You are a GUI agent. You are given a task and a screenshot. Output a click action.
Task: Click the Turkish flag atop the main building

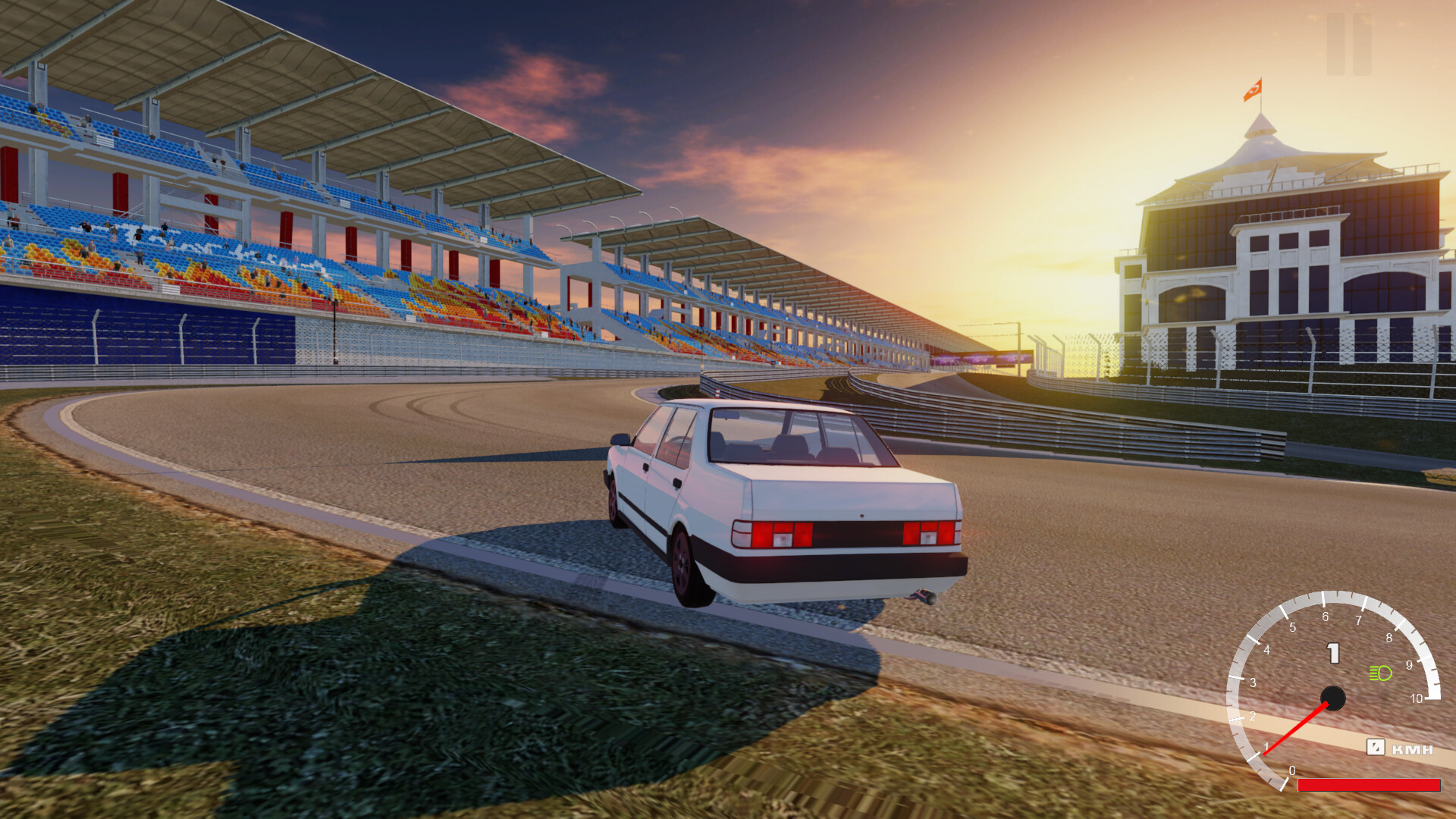pos(1254,91)
